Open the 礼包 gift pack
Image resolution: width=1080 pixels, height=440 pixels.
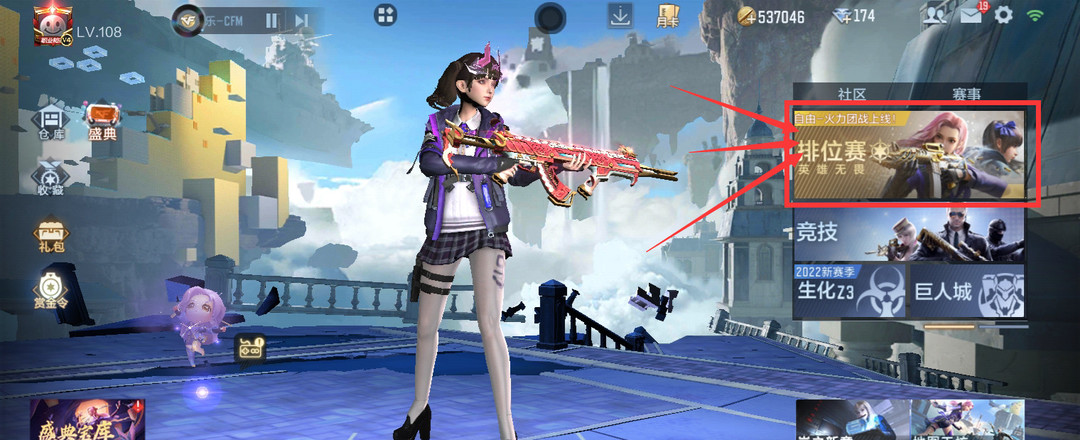(x=49, y=238)
